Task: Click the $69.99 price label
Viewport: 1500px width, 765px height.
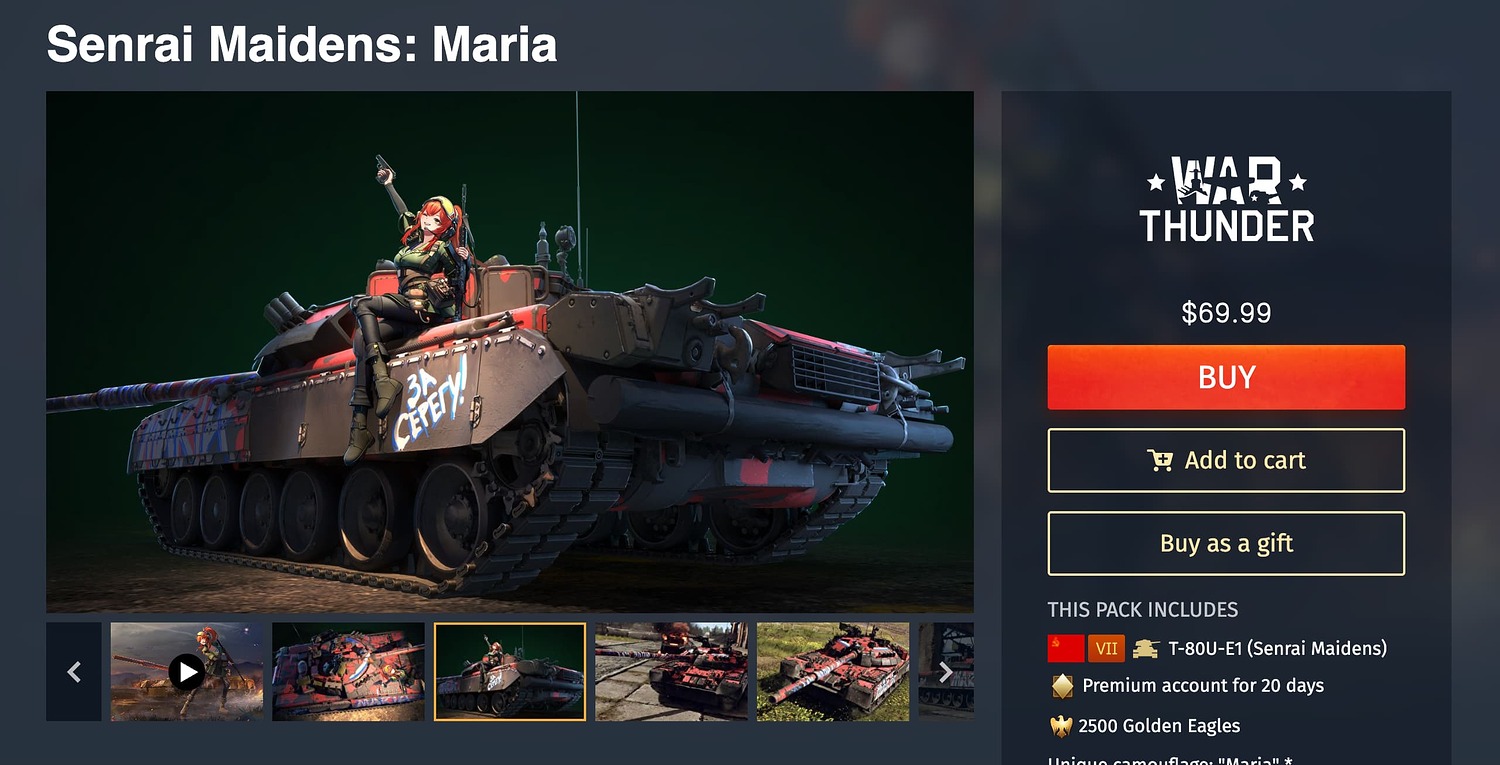Action: 1226,313
